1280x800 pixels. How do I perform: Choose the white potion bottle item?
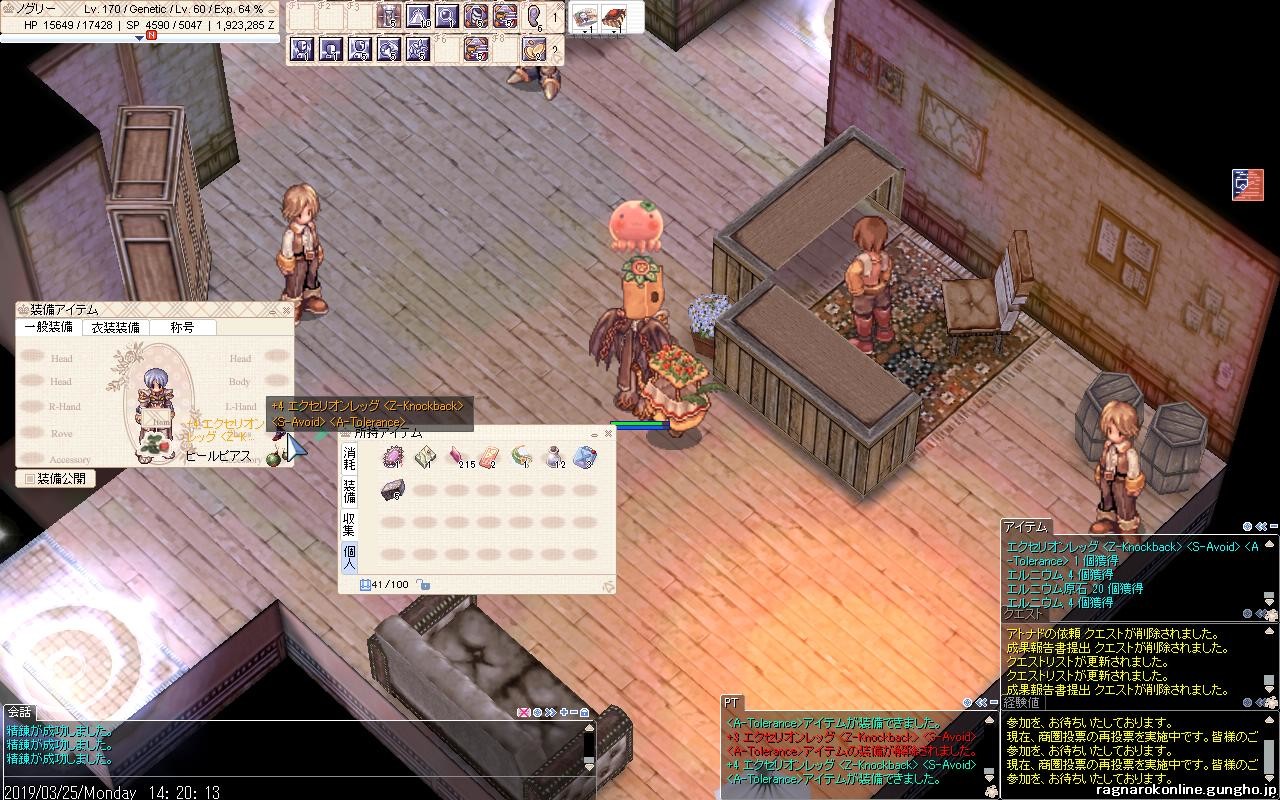(553, 458)
